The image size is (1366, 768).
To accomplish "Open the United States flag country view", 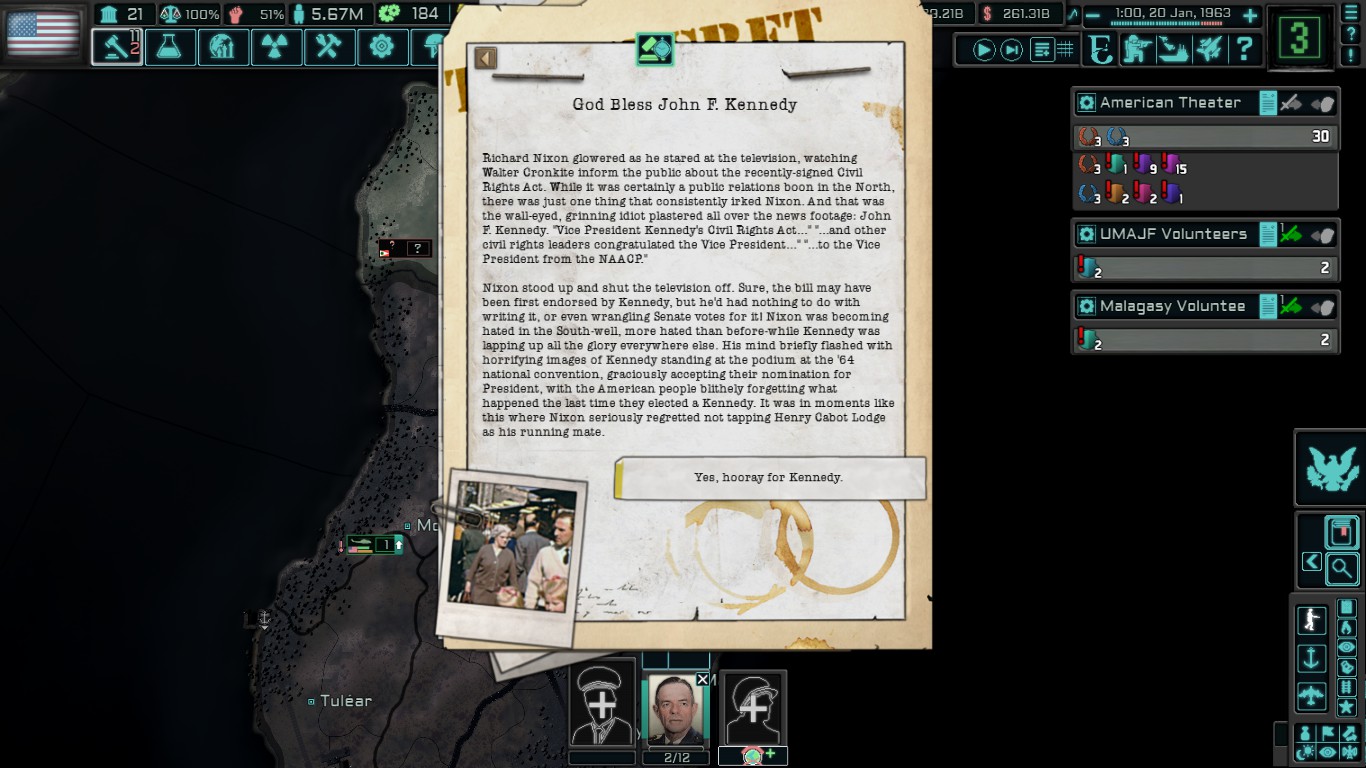I will [x=43, y=33].
